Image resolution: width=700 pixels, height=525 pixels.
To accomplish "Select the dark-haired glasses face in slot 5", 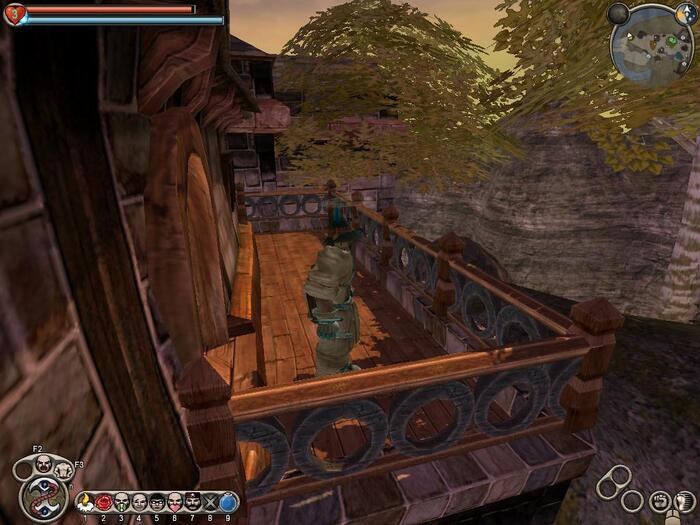I will pos(157,501).
